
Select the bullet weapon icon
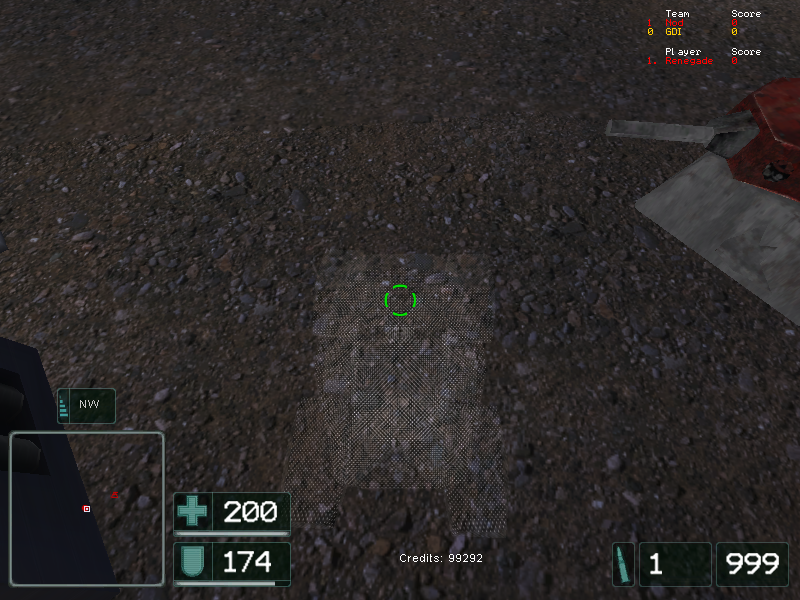624,564
